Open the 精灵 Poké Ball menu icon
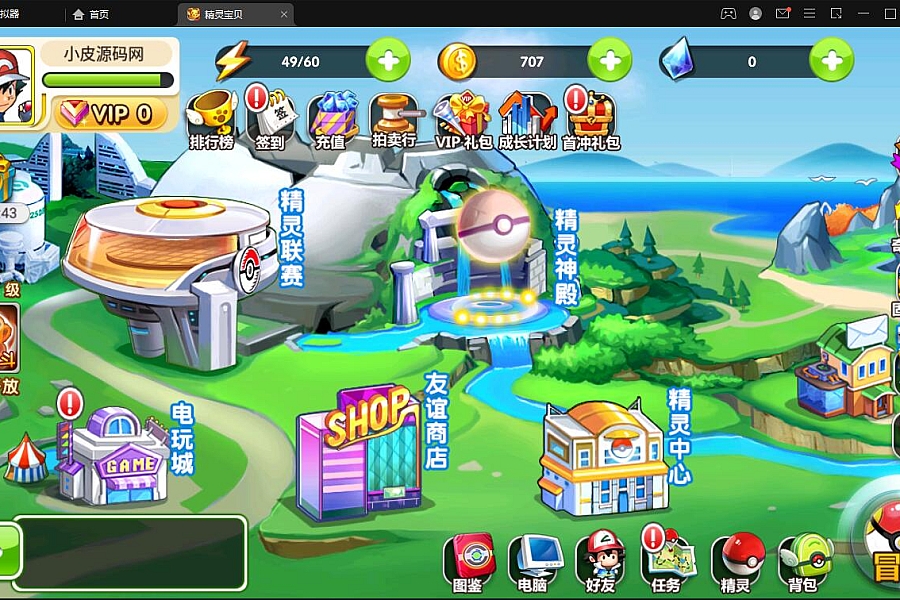The image size is (900, 600). point(737,561)
